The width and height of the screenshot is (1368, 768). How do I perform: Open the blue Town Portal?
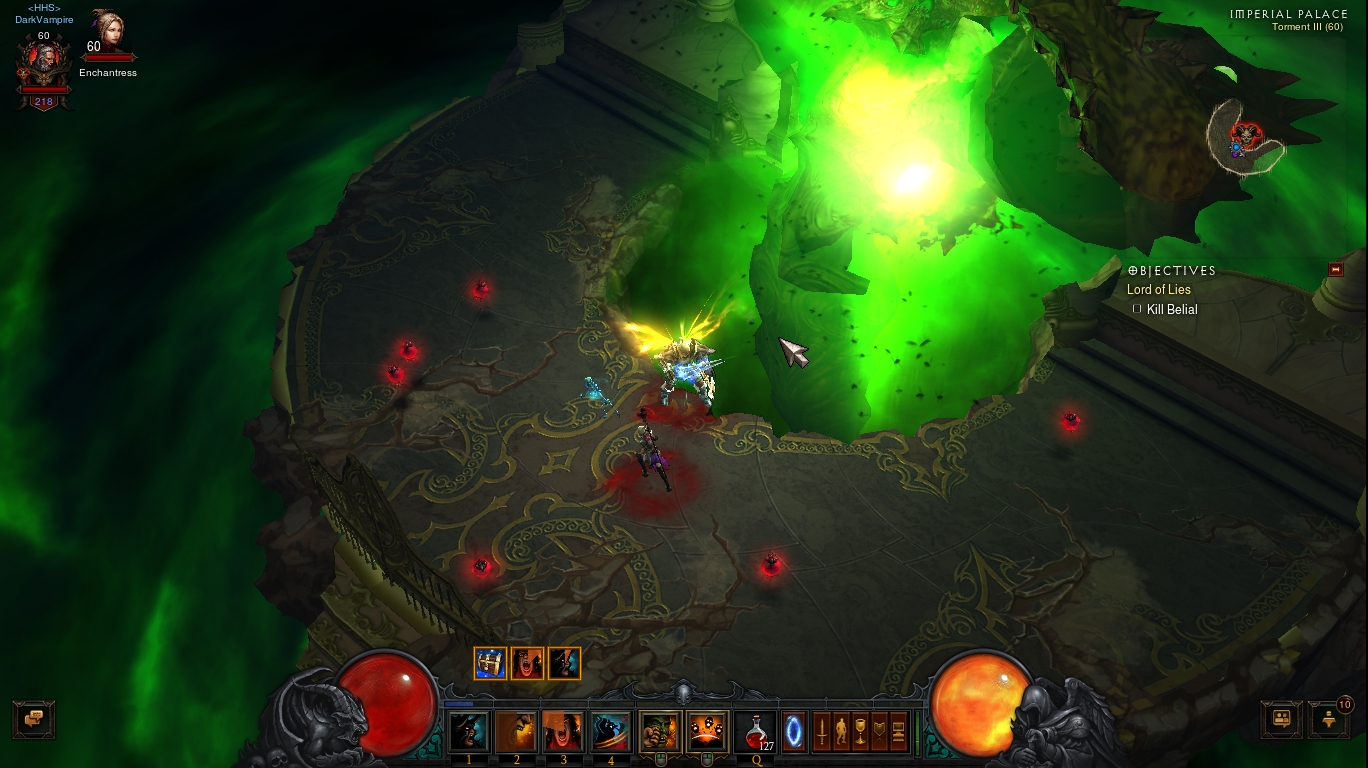794,731
